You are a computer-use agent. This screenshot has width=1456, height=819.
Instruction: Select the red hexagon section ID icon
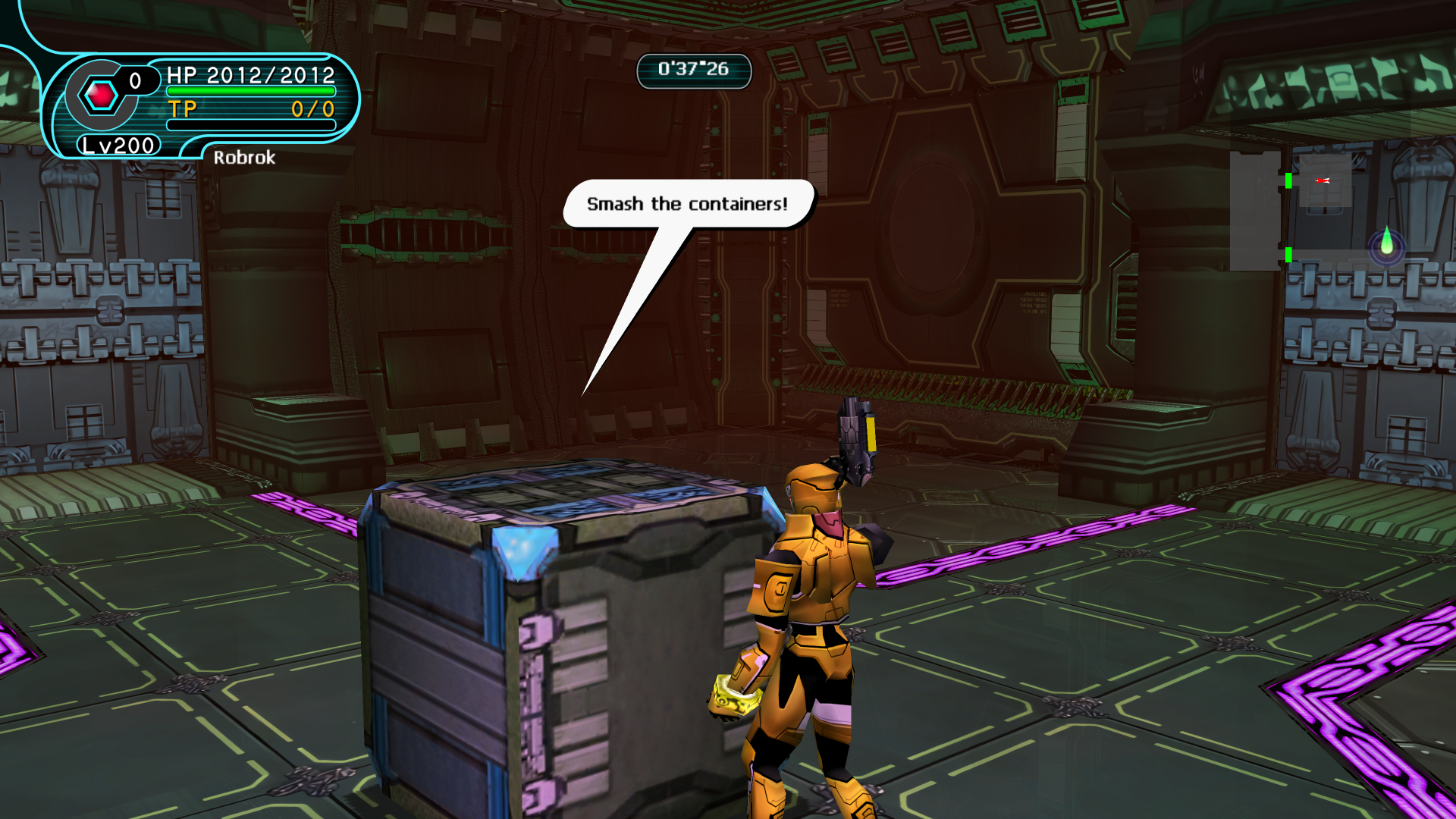[x=101, y=96]
